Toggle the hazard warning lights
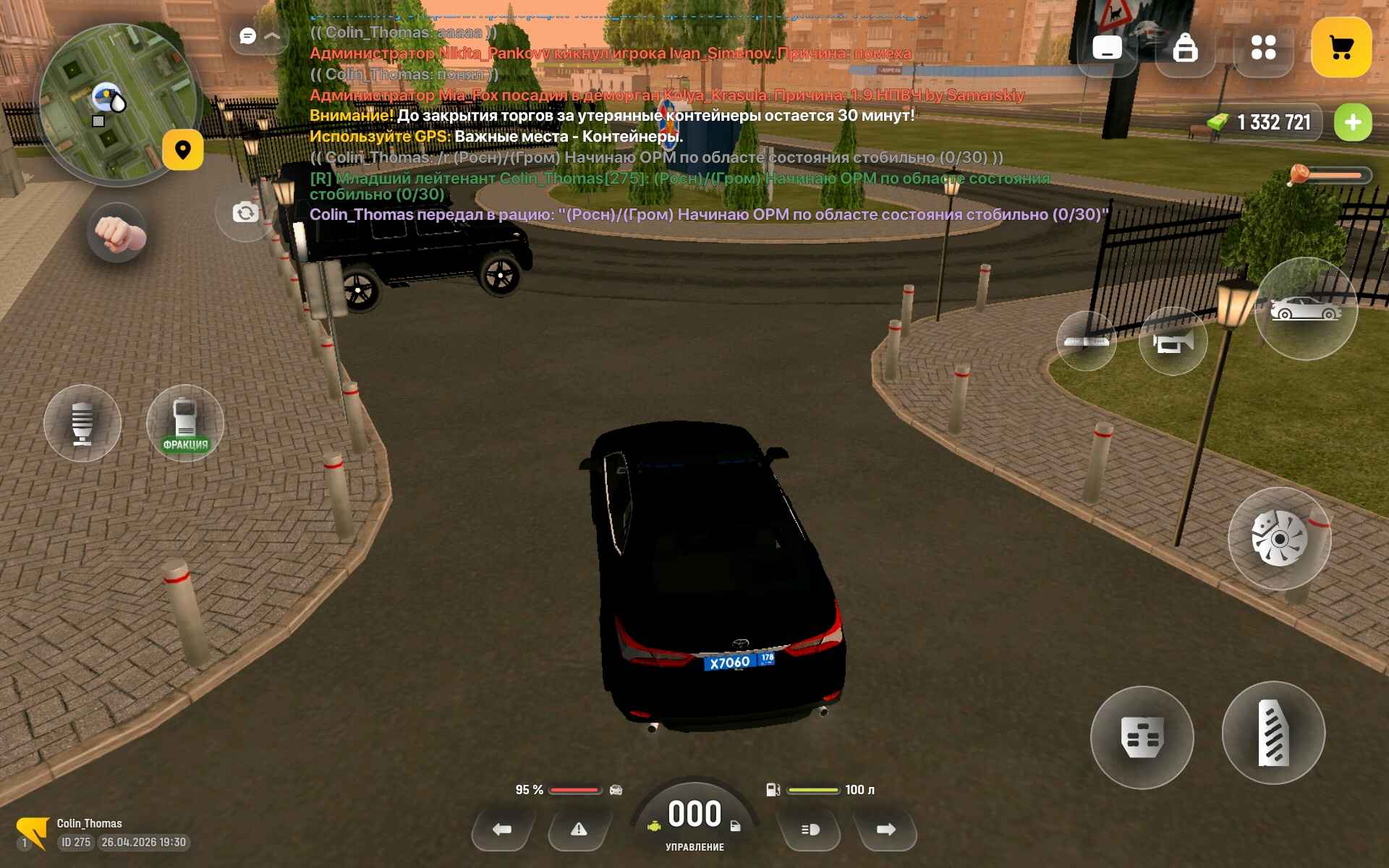This screenshot has height=868, width=1389. 579,830
